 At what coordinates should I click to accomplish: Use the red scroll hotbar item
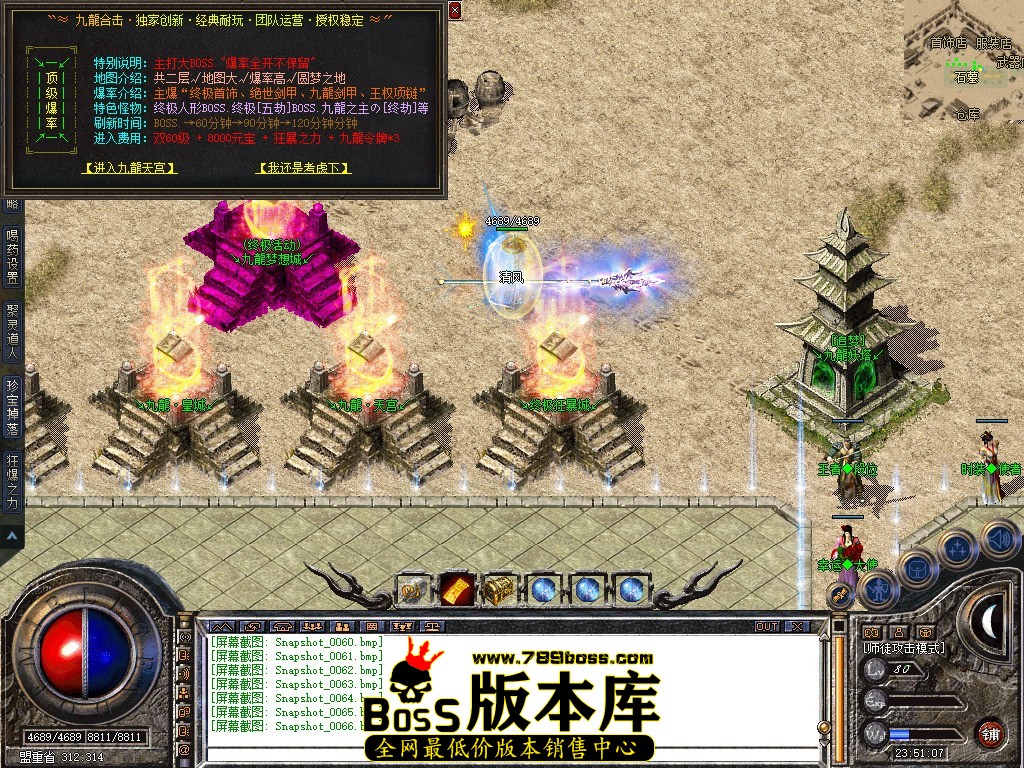pos(457,590)
